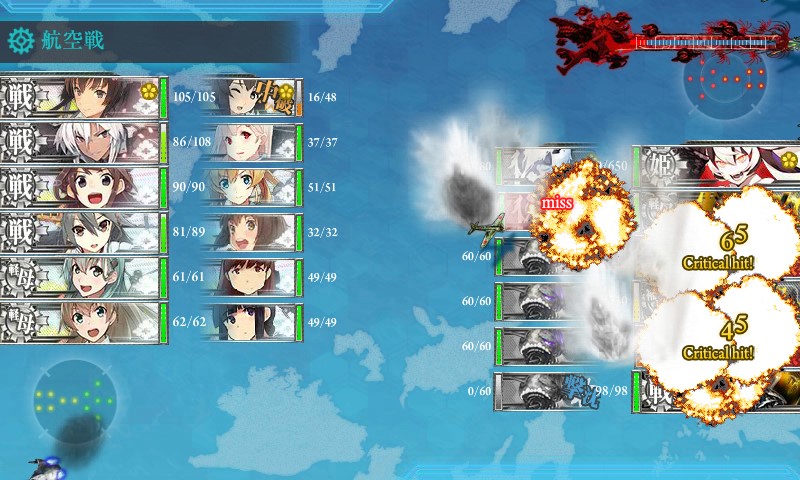
Task: Select the sunk enemy banner showing 0/60 HP
Action: [x=545, y=390]
